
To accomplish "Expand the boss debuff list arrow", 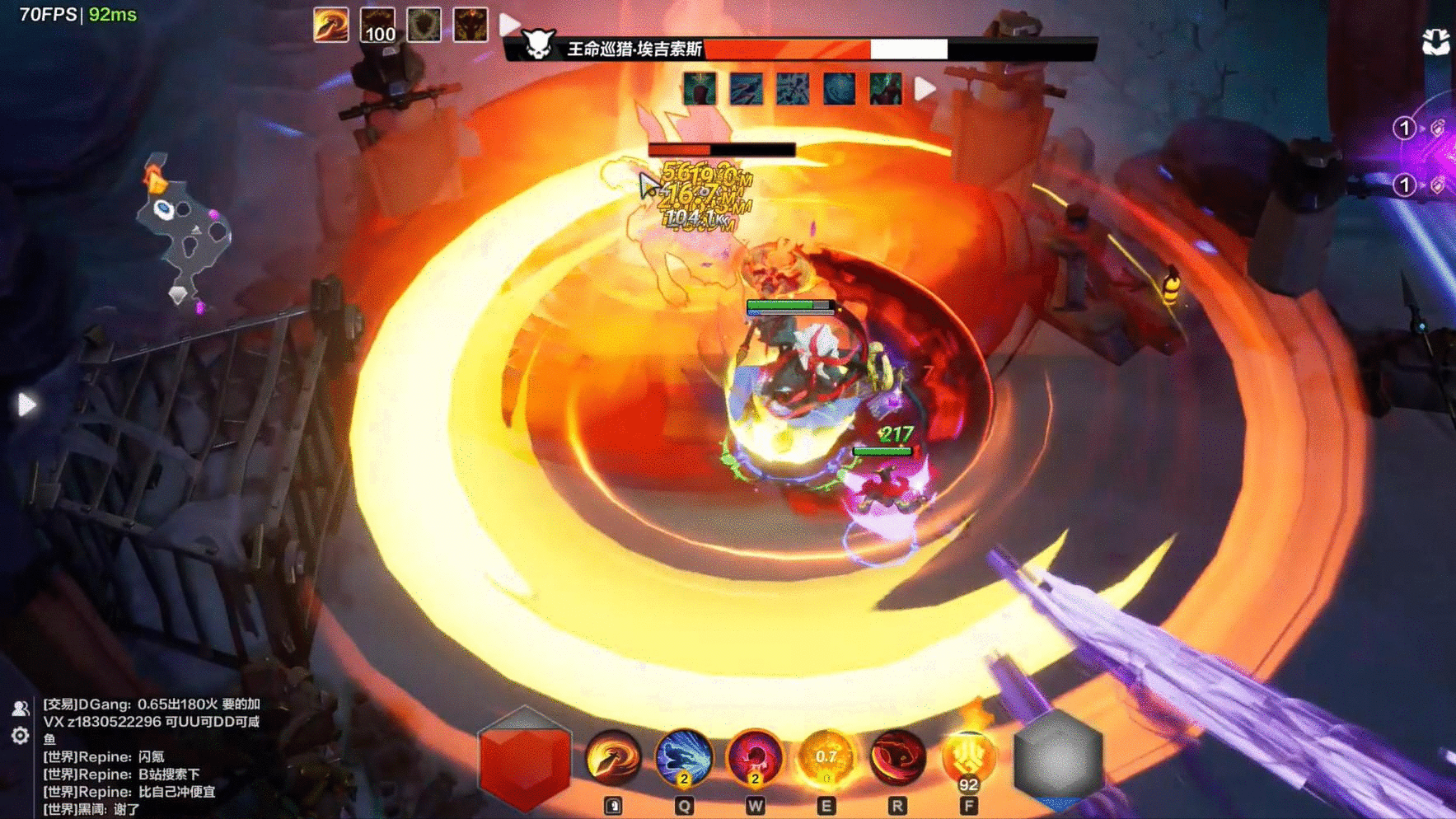I will (x=925, y=88).
